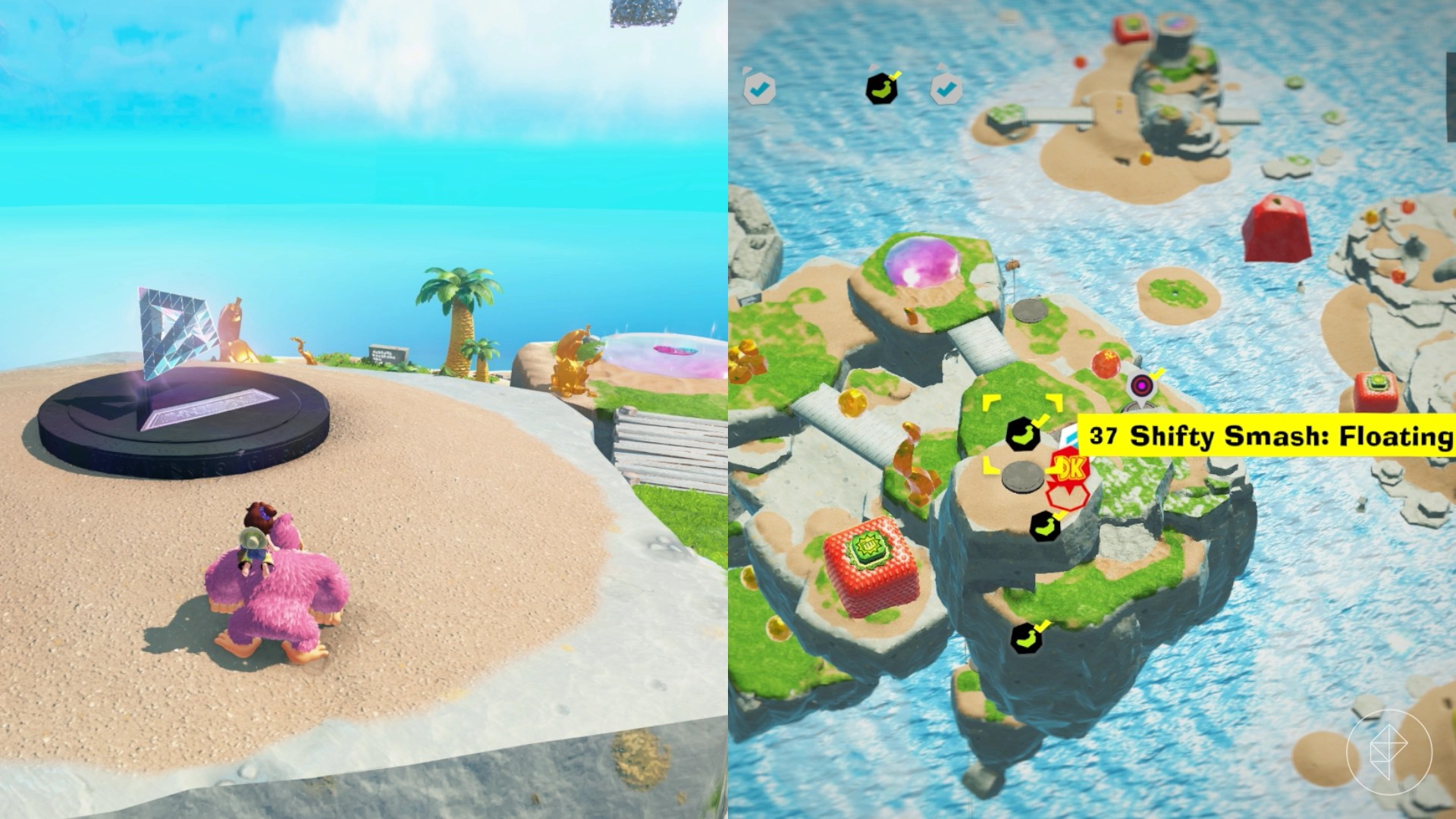This screenshot has height=819, width=1456.
Task: Click the banana marker between the blue checkmarks
Action: click(x=881, y=88)
